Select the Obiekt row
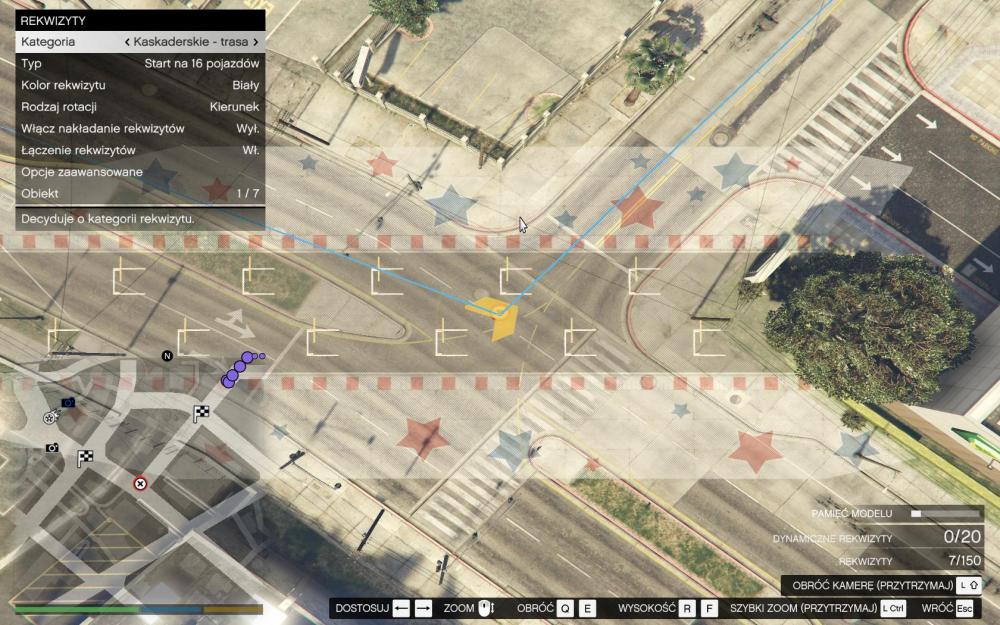 (x=140, y=193)
